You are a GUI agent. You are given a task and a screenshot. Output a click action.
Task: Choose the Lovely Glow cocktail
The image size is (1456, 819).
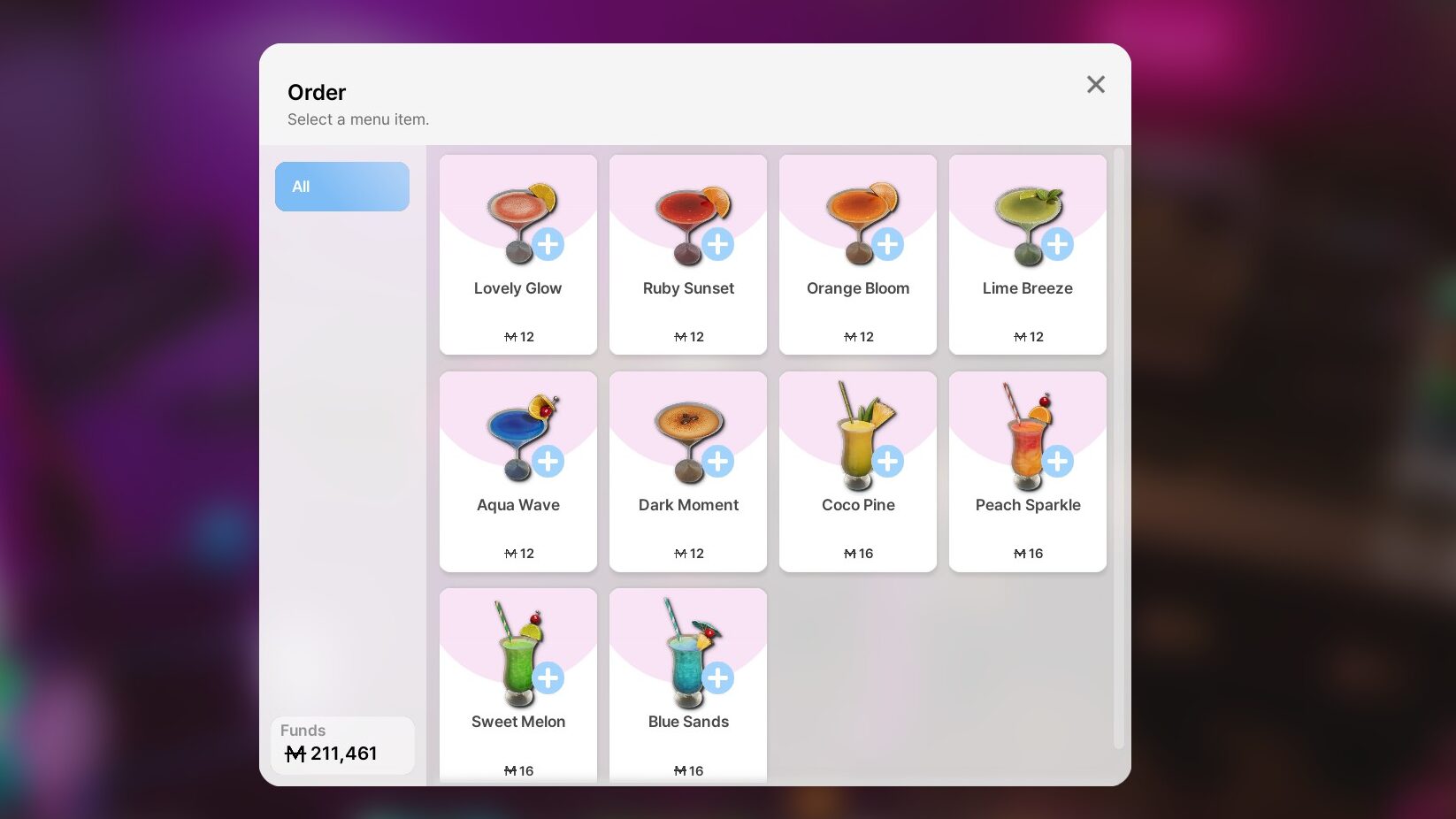pyautogui.click(x=518, y=255)
